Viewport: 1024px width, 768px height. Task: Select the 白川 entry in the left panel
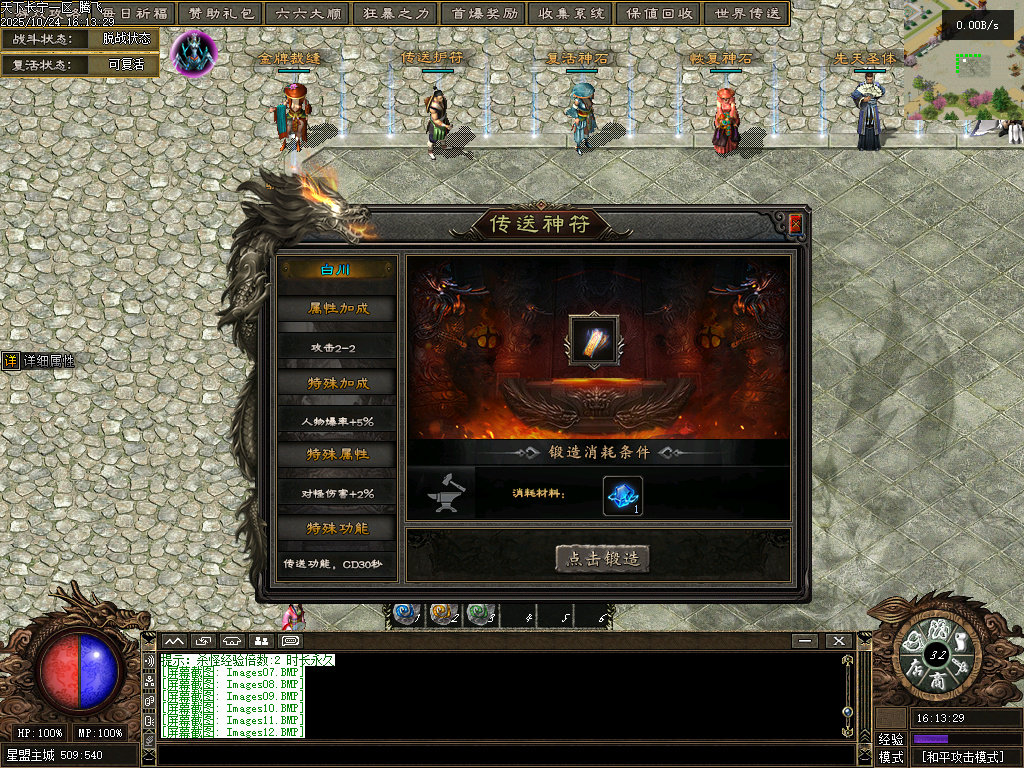click(336, 271)
